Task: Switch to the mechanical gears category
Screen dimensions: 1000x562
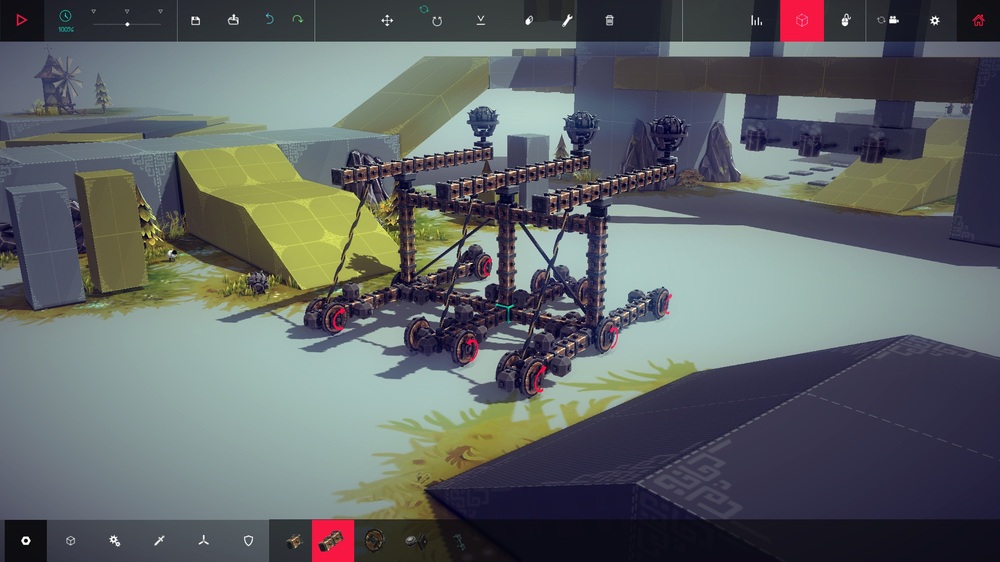Action: click(x=115, y=541)
